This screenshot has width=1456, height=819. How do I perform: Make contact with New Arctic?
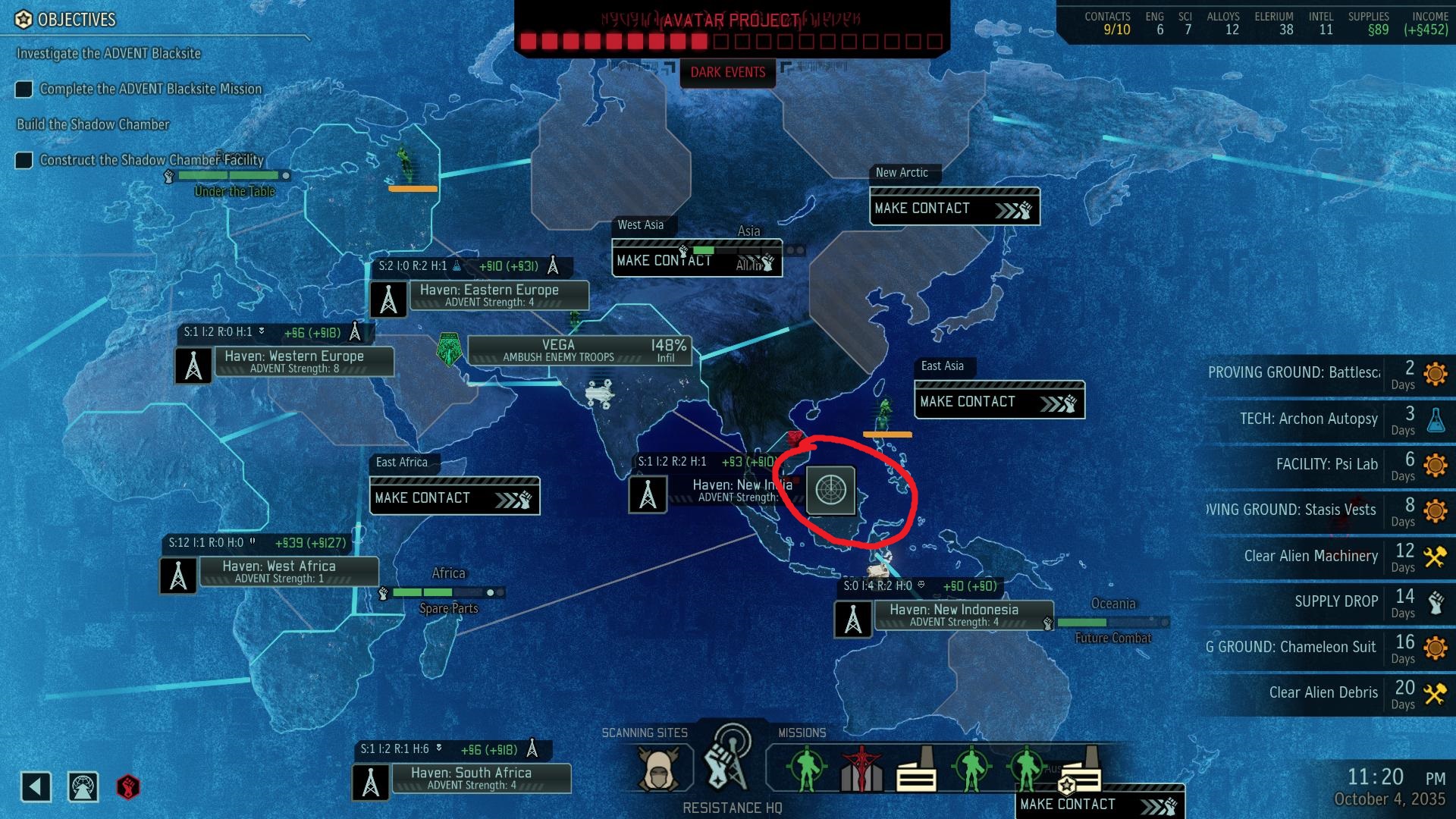pyautogui.click(x=954, y=209)
